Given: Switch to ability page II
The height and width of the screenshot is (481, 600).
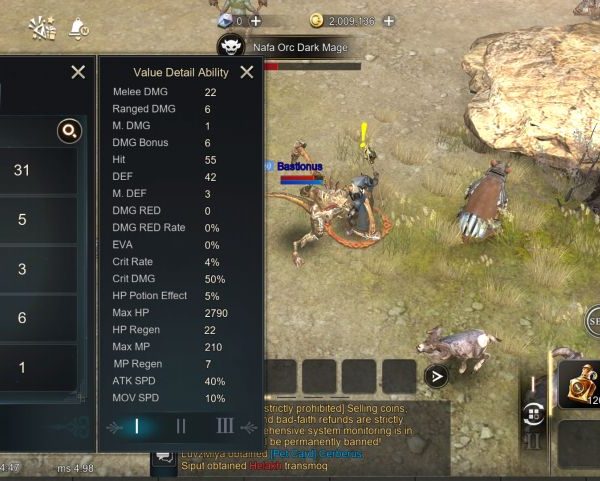Looking at the screenshot, I should (x=181, y=426).
